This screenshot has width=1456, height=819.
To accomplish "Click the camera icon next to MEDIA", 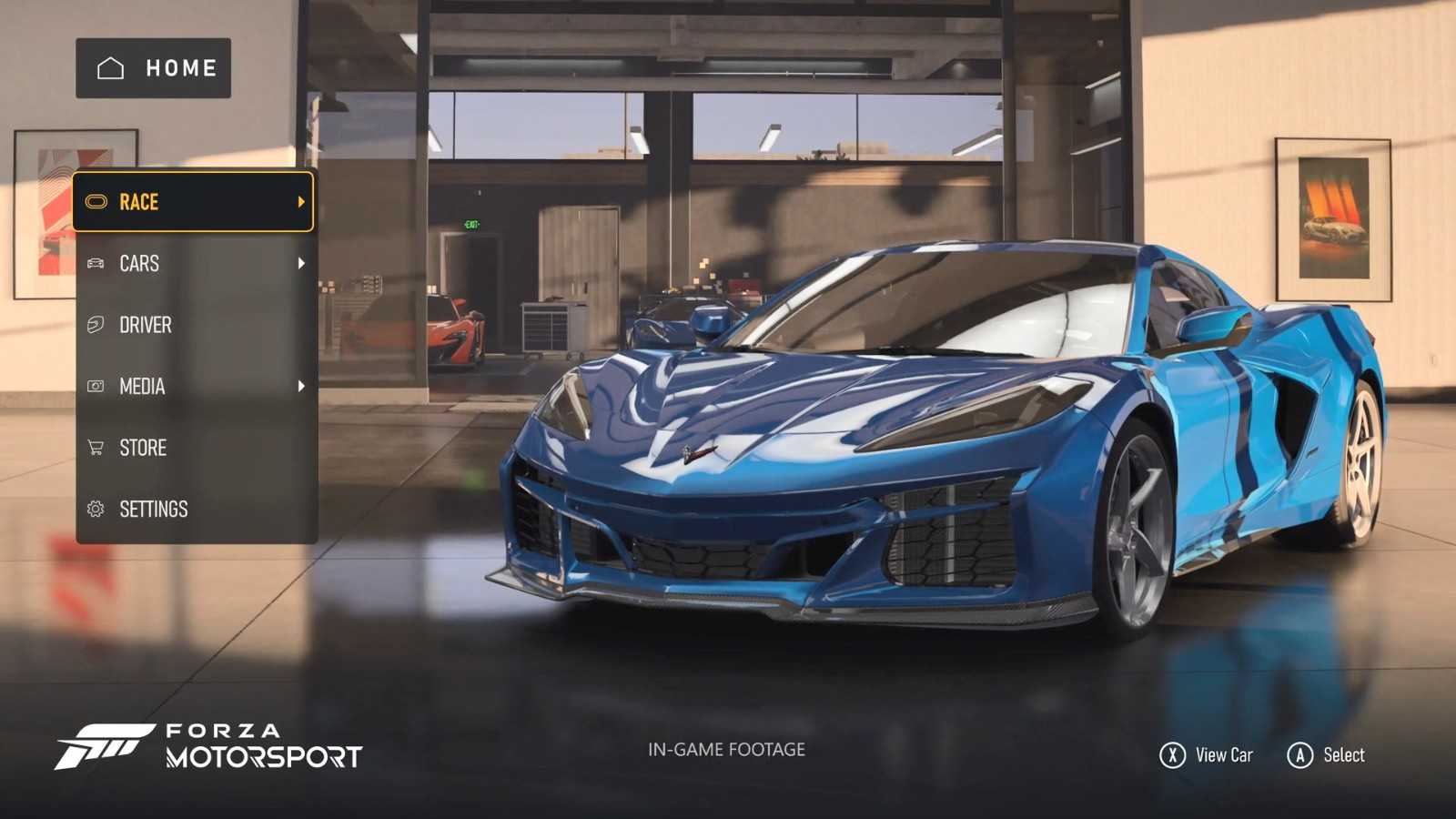I will 95,386.
